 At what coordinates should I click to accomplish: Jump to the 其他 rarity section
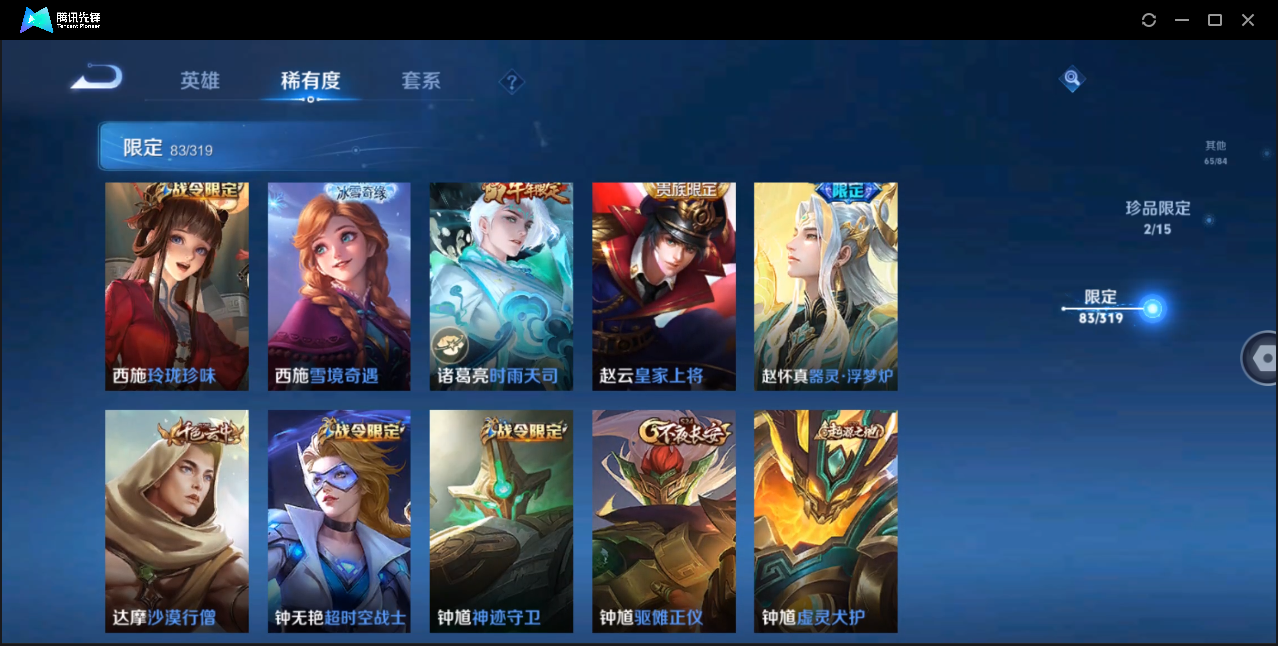point(1215,152)
